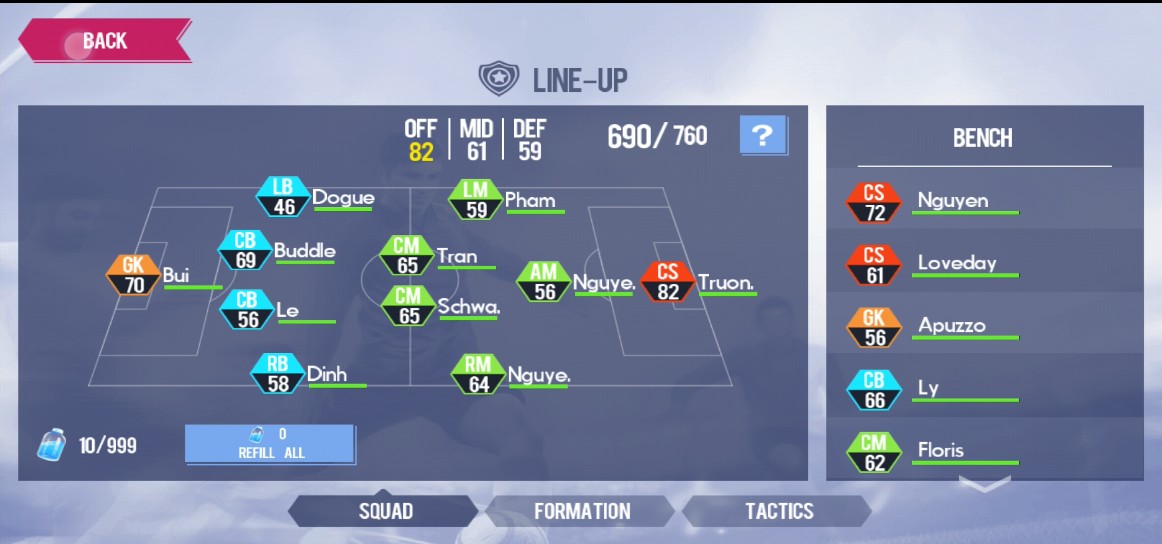
Task: Show the TACTICS tab
Action: 779,511
